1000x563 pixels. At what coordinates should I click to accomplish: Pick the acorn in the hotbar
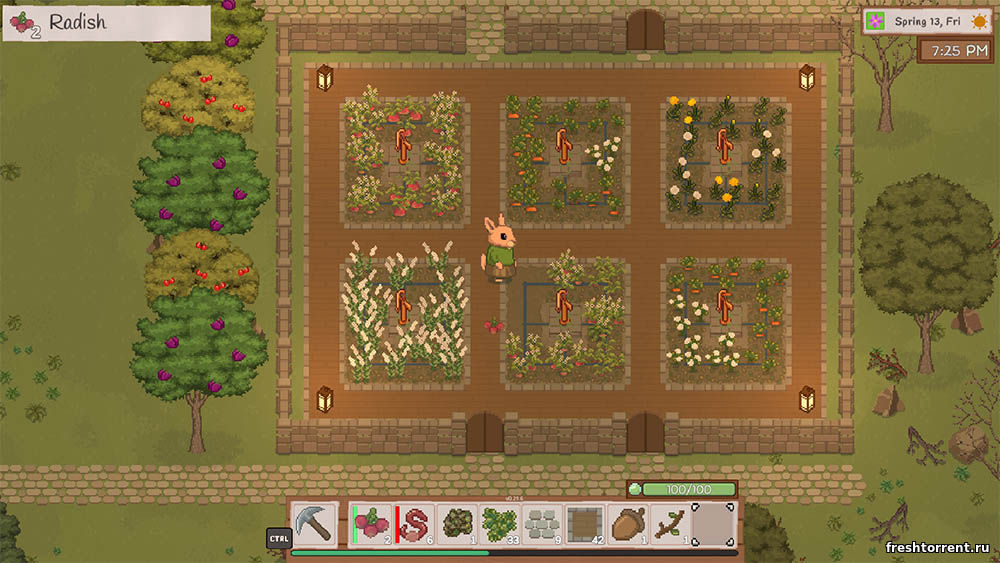click(627, 524)
